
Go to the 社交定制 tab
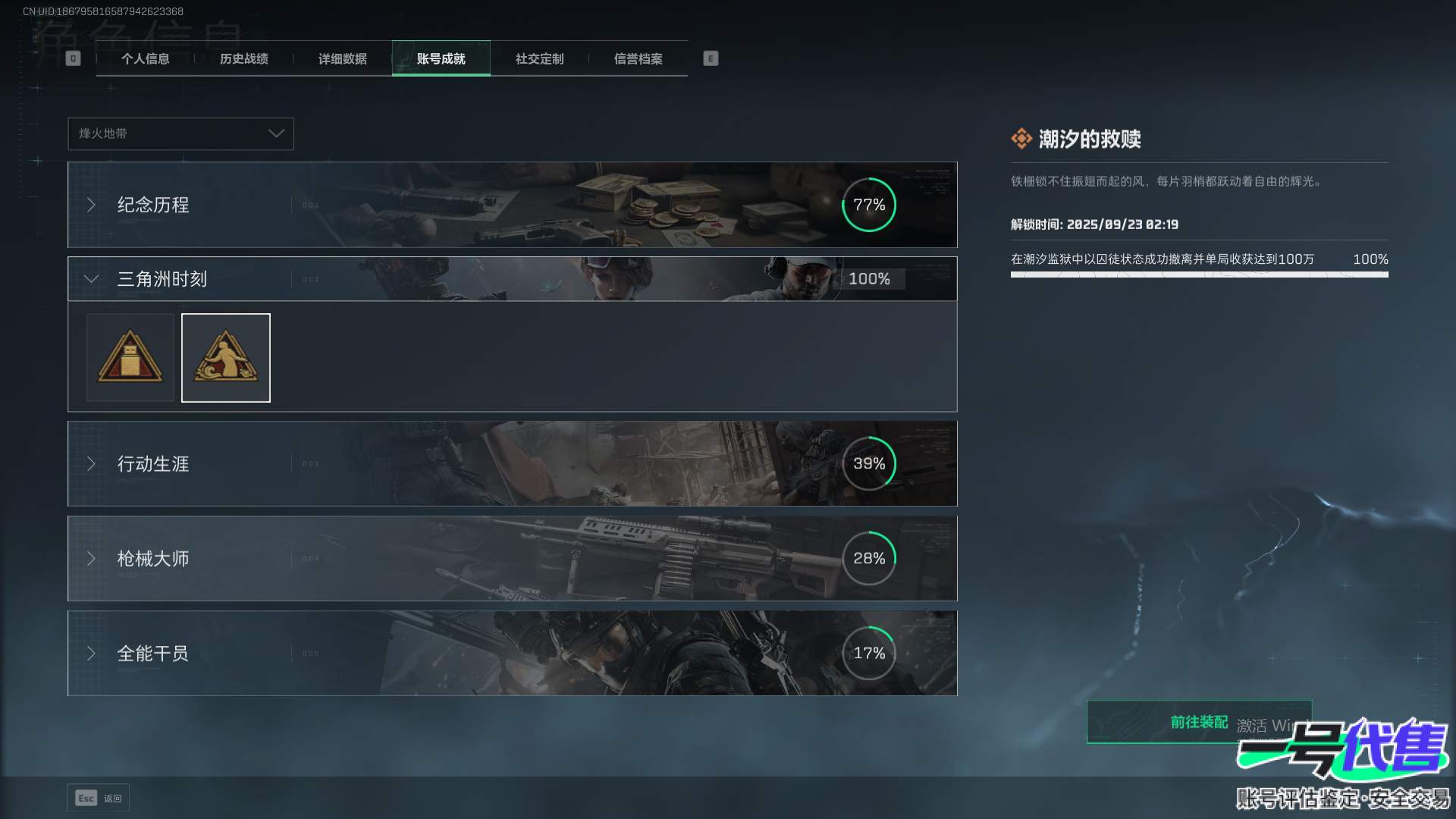[x=539, y=59]
